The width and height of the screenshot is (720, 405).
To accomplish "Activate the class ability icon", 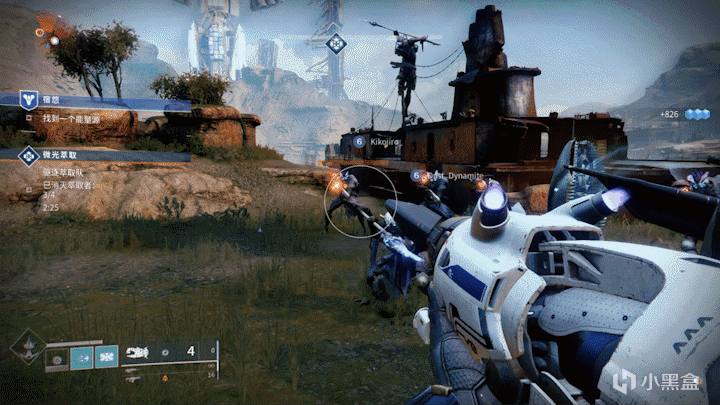I will (x=107, y=356).
